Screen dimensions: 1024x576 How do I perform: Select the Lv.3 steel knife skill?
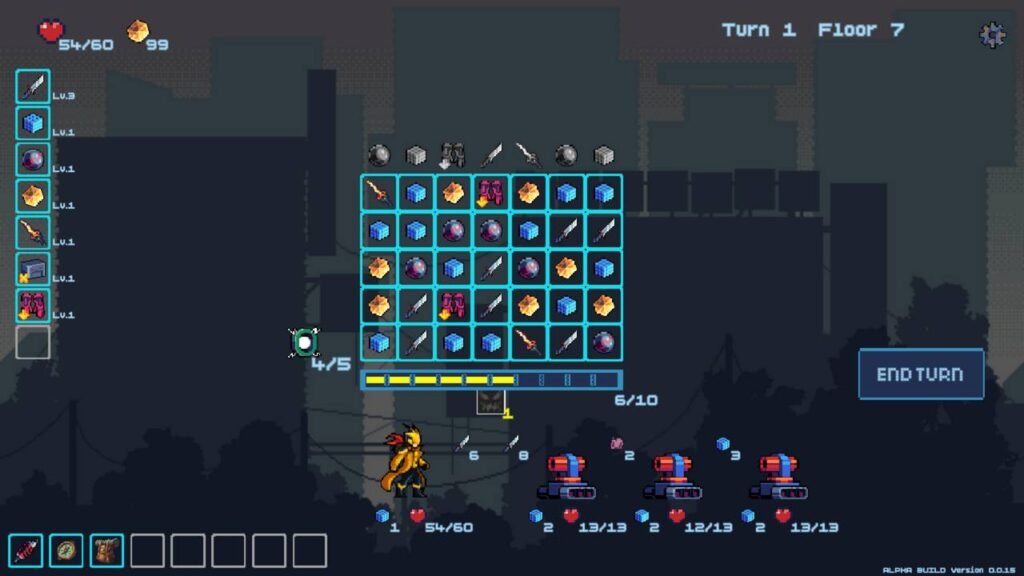[x=33, y=87]
